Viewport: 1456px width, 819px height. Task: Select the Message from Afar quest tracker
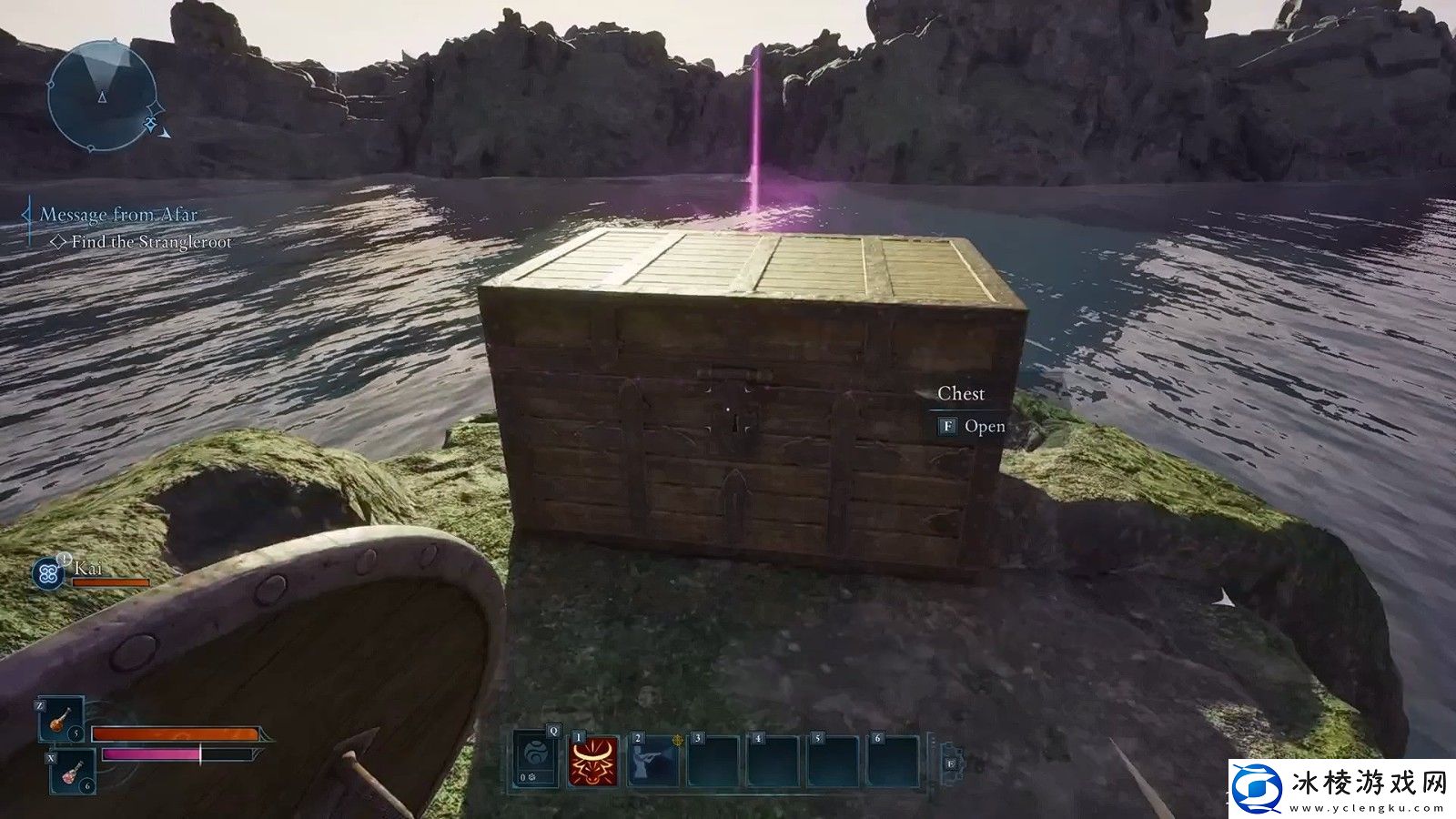(x=118, y=215)
